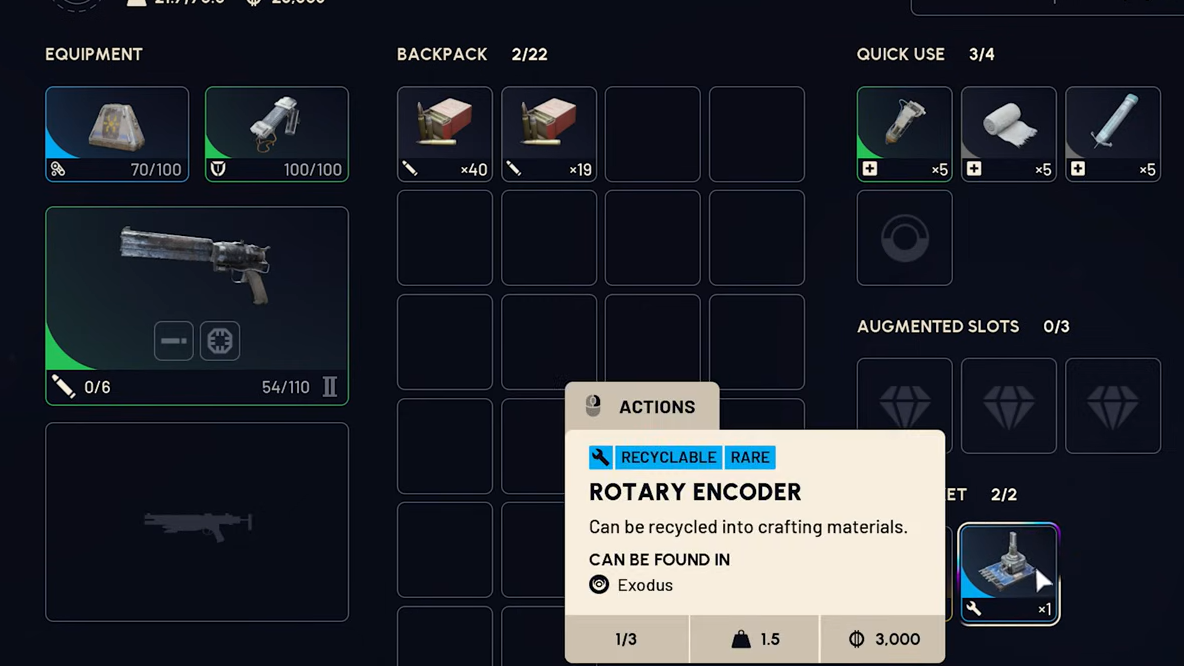Select the green-cornered injector quick use item
The height and width of the screenshot is (666, 1184).
904,134
